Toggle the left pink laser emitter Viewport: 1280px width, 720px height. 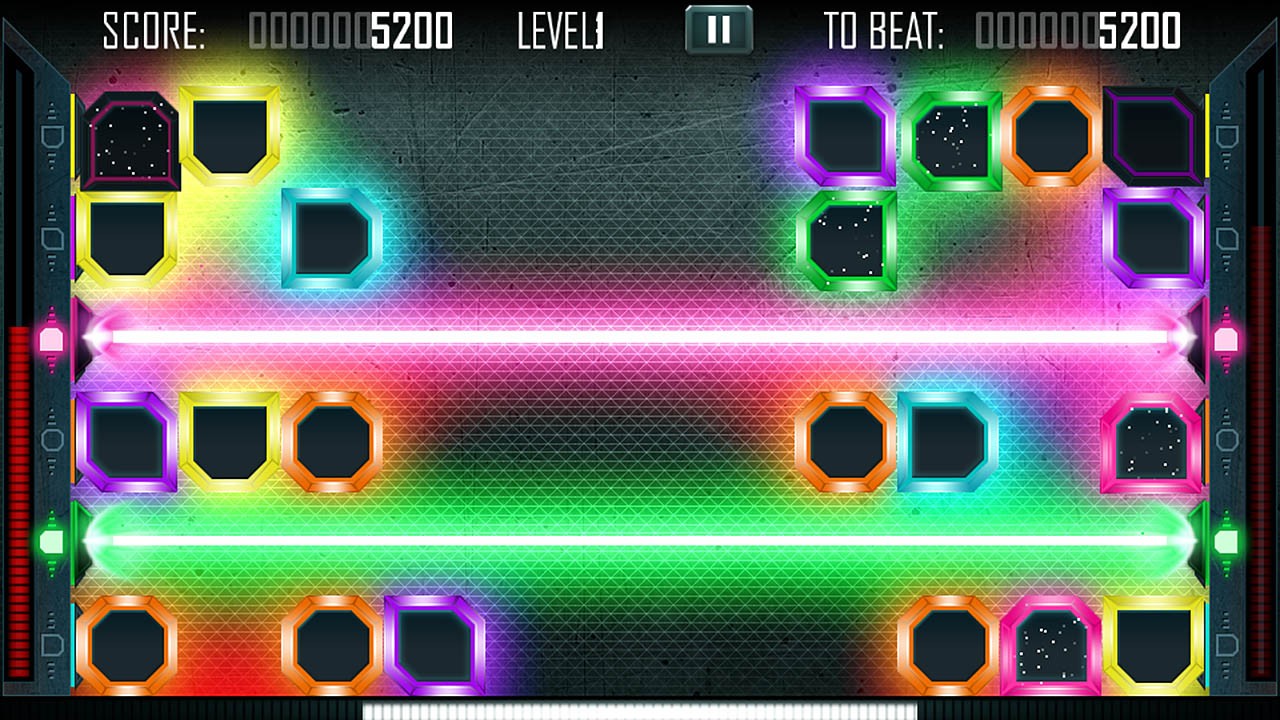click(x=50, y=340)
